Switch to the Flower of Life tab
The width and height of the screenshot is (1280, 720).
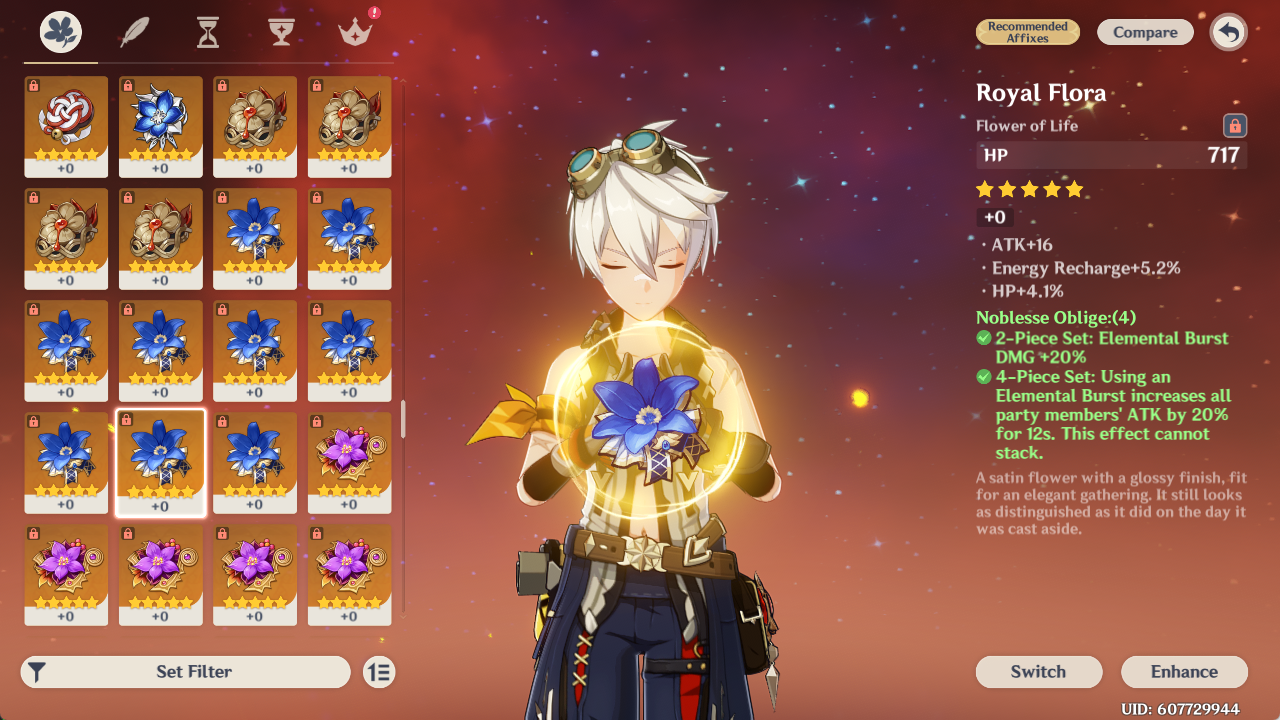[61, 33]
